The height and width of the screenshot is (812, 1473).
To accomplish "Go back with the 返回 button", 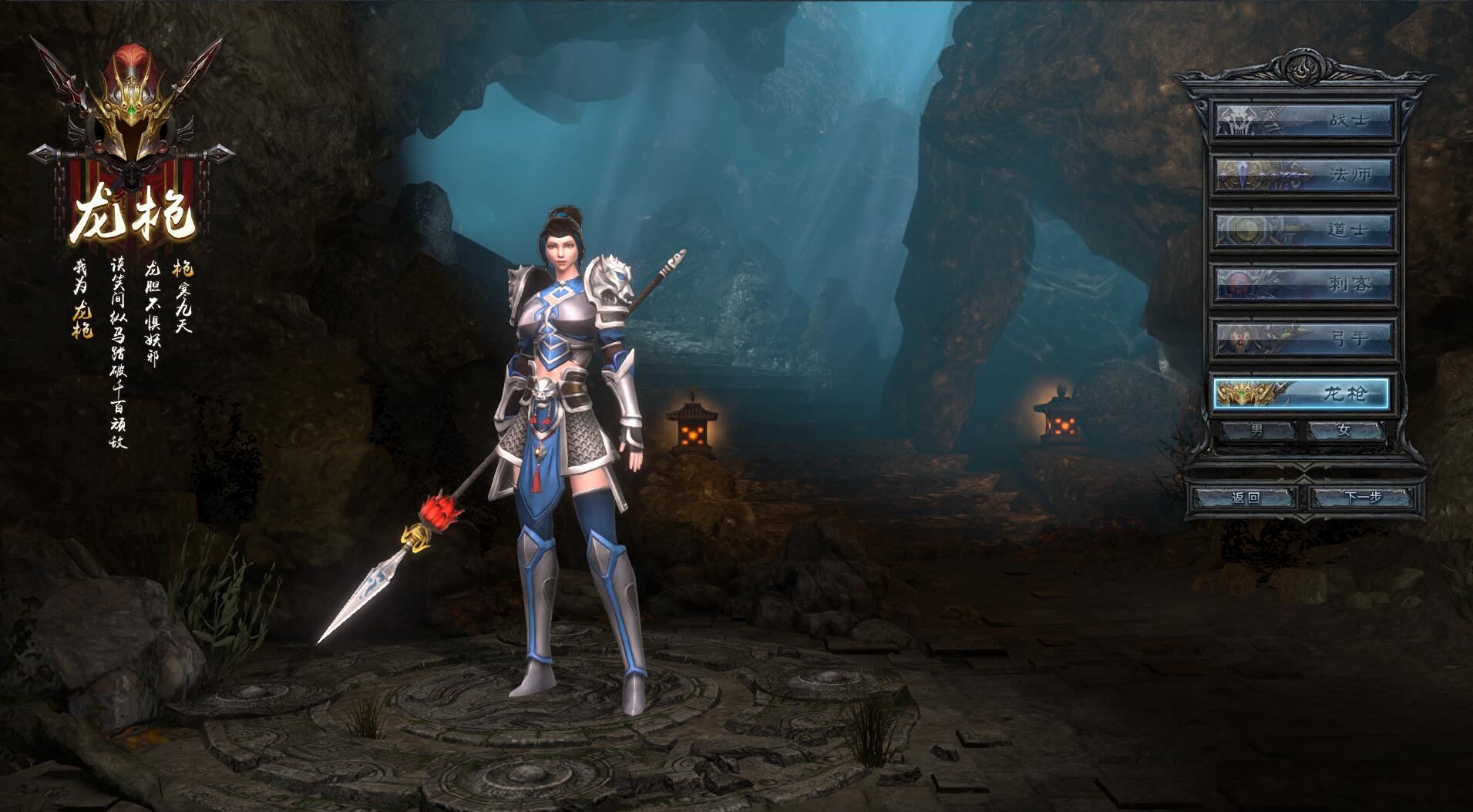I will point(1246,497).
